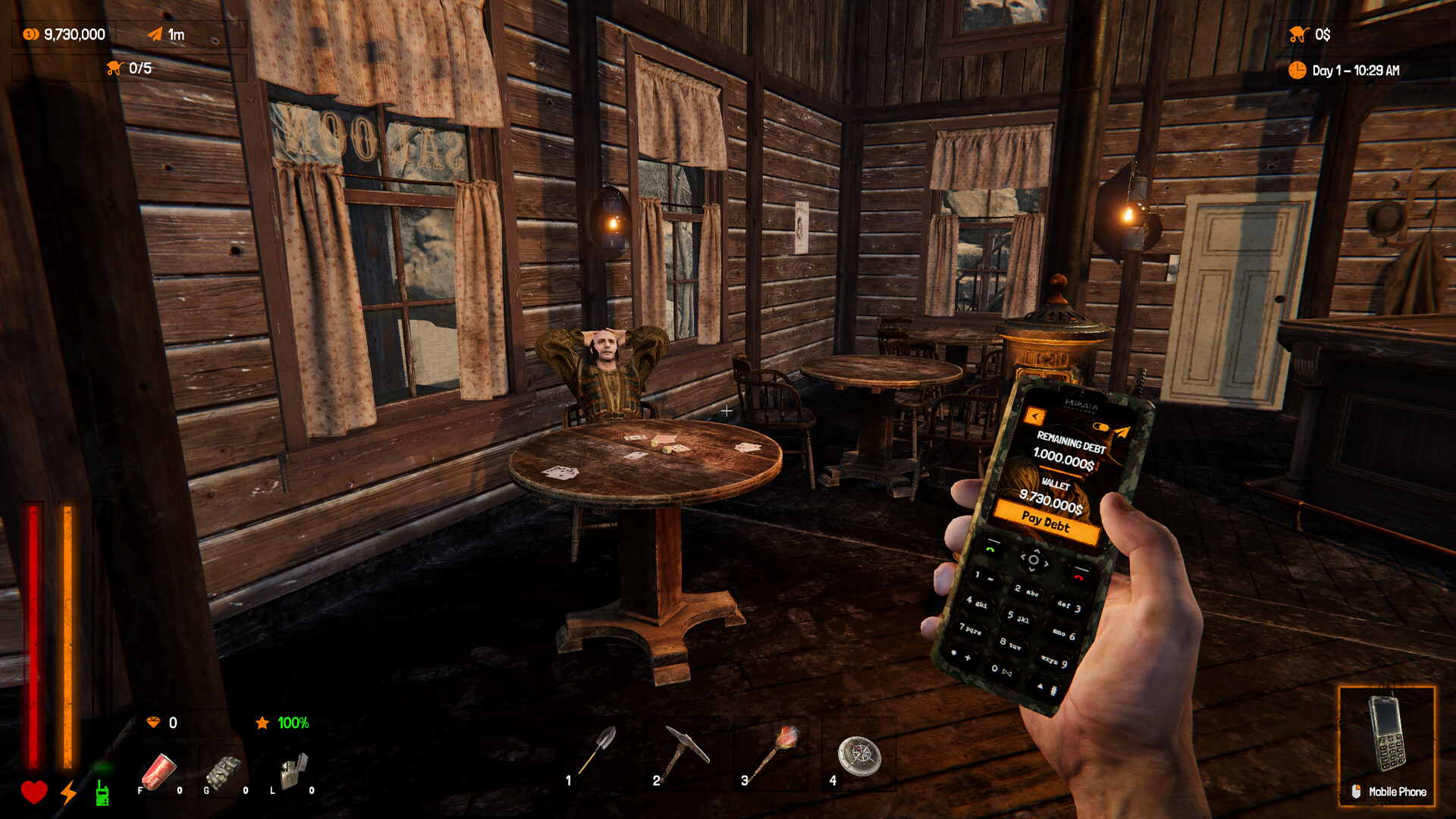1456x819 pixels.
Task: Tap the phone's green call key
Action: [990, 548]
